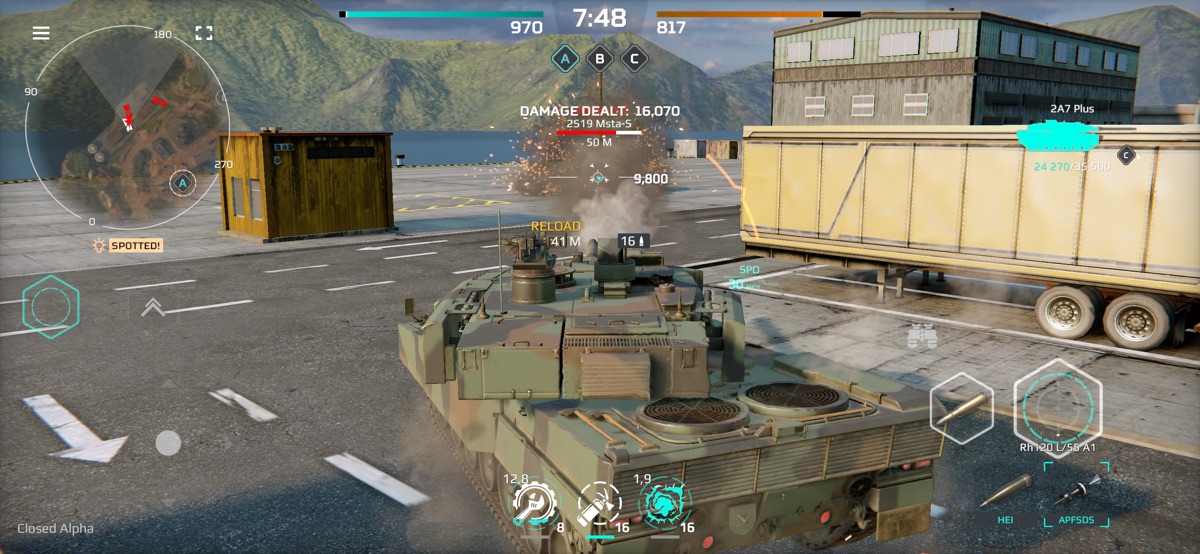
Task: Fire the main Rh 120 cannon
Action: click(x=1058, y=404)
